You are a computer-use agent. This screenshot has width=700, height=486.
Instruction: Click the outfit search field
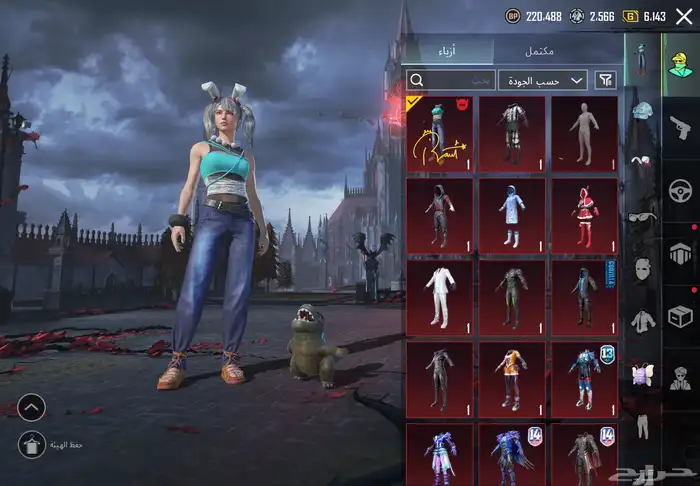pyautogui.click(x=451, y=80)
